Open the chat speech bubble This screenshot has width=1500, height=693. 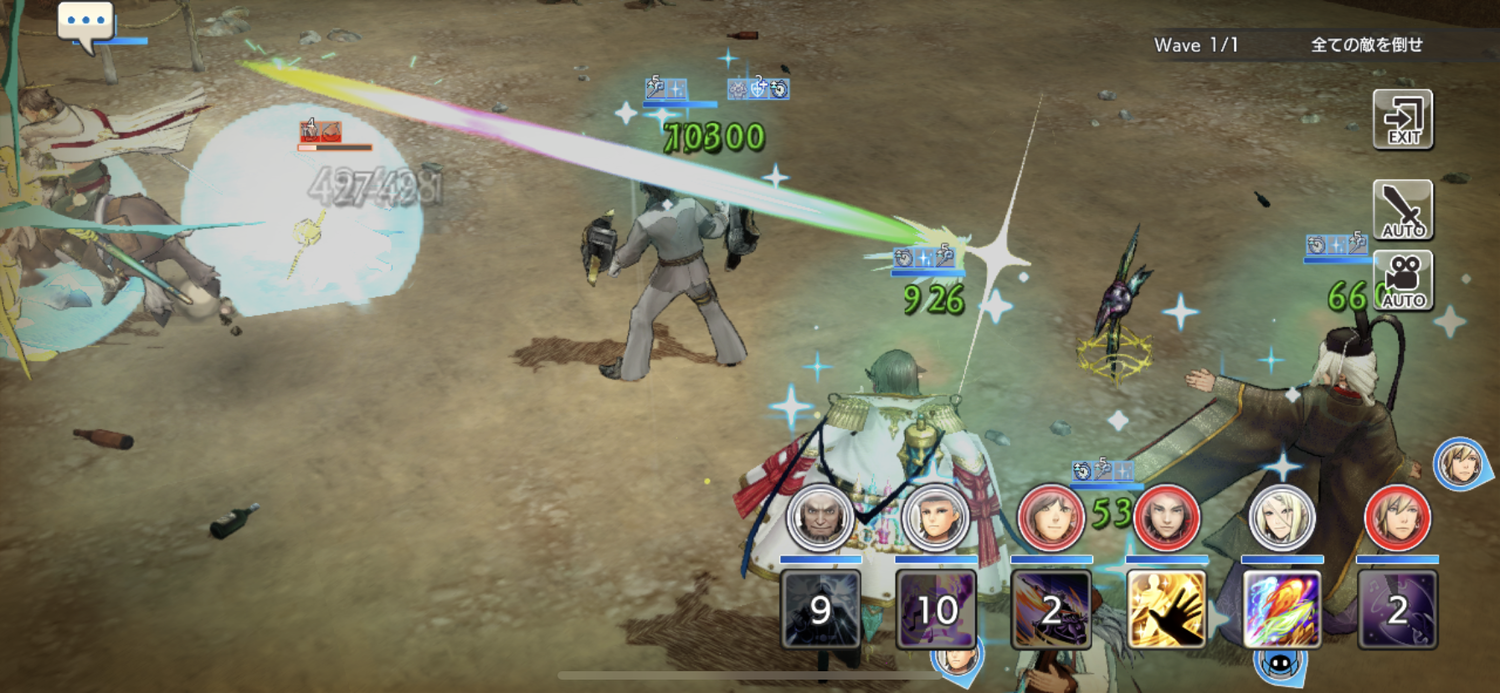point(85,22)
